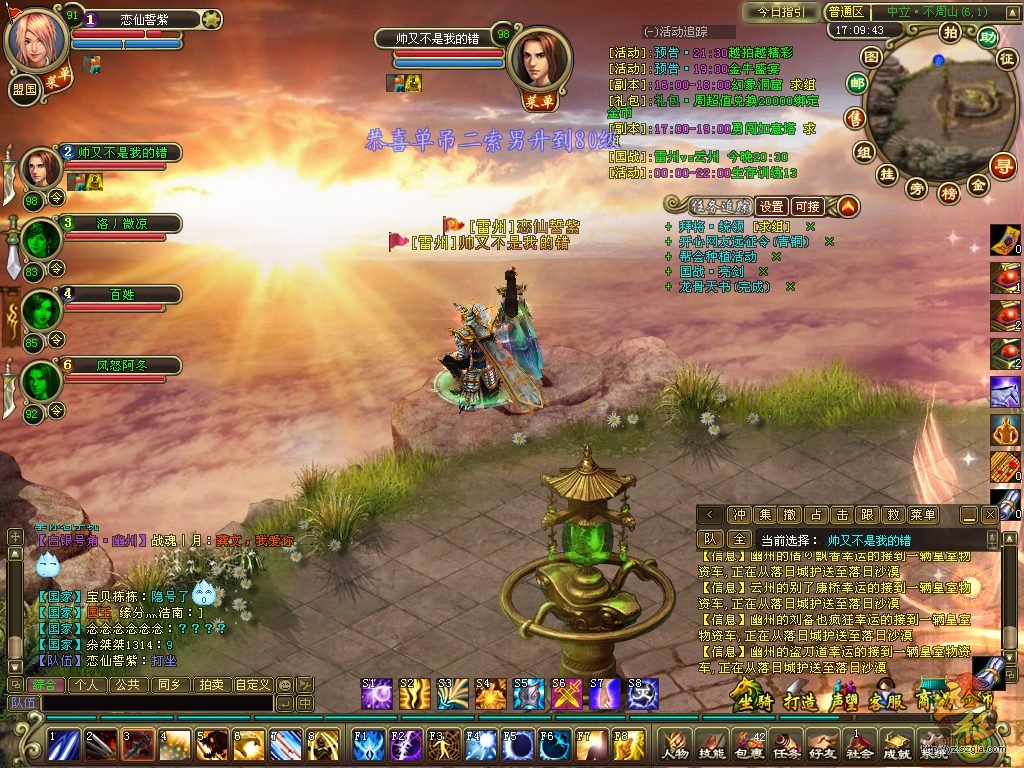Activate the S8 skill slot
This screenshot has width=1024, height=768.
[x=641, y=692]
